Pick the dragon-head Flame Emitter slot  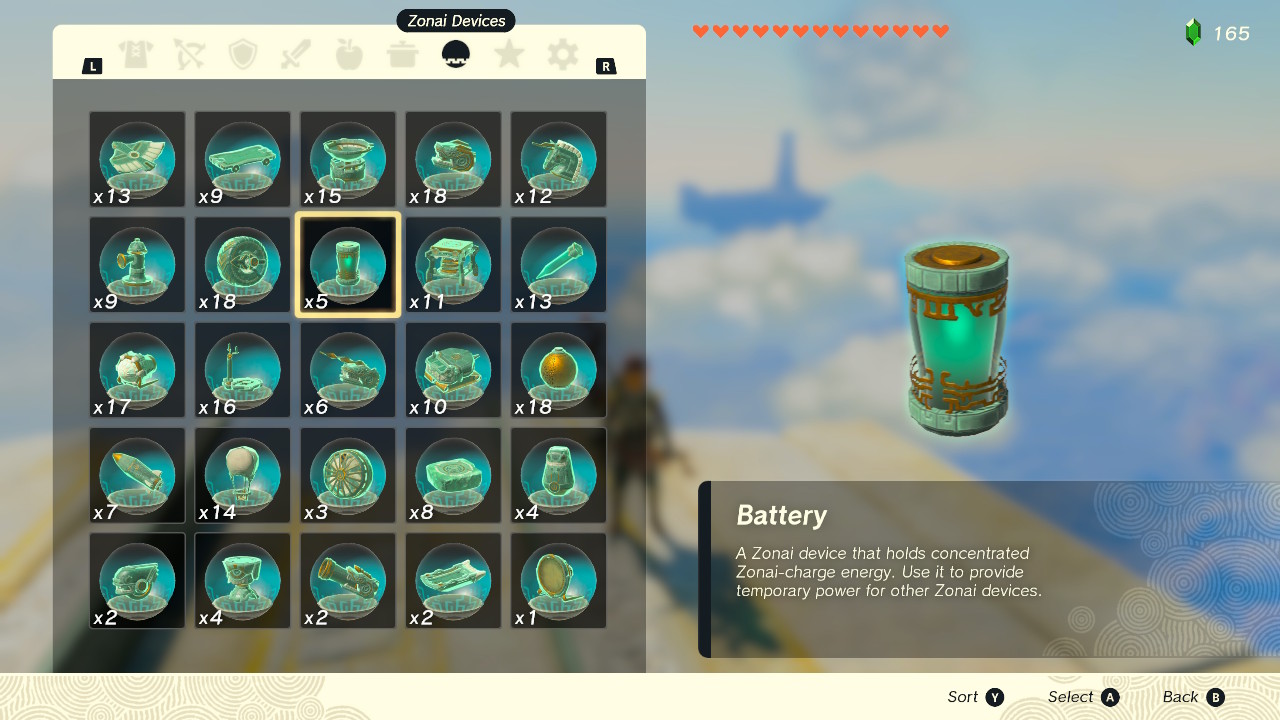pos(453,160)
